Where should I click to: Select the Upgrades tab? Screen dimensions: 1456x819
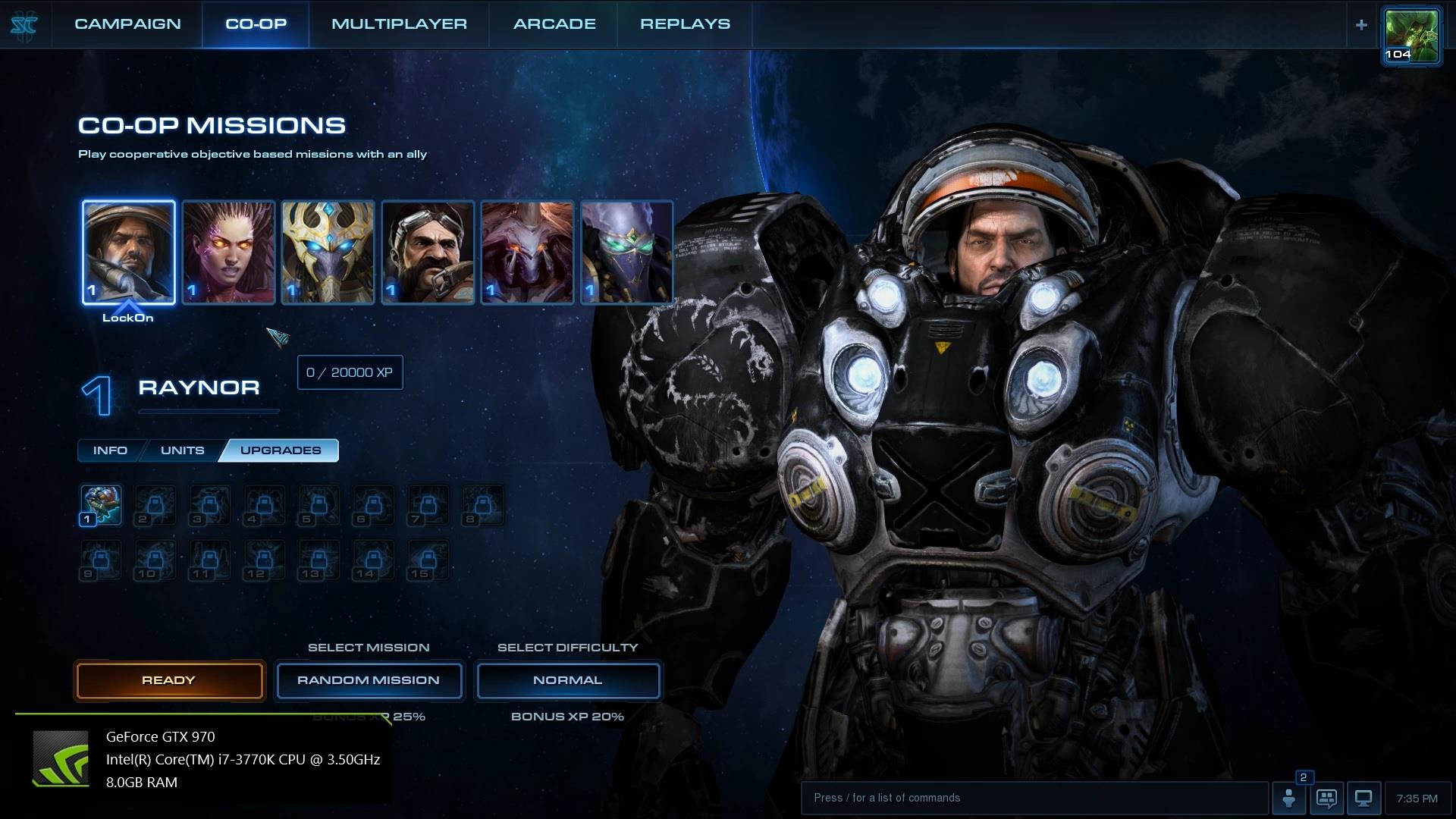[281, 450]
